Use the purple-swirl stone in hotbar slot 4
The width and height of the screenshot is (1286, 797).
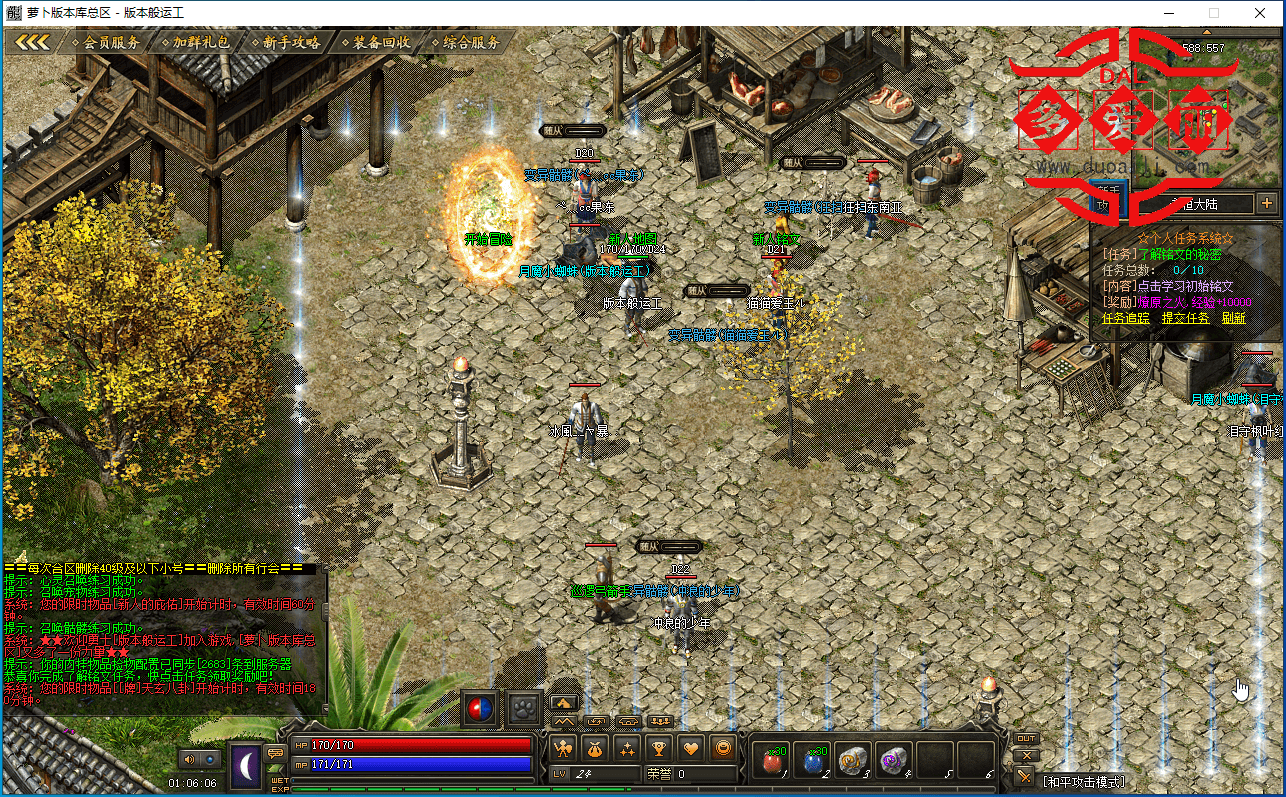point(893,762)
